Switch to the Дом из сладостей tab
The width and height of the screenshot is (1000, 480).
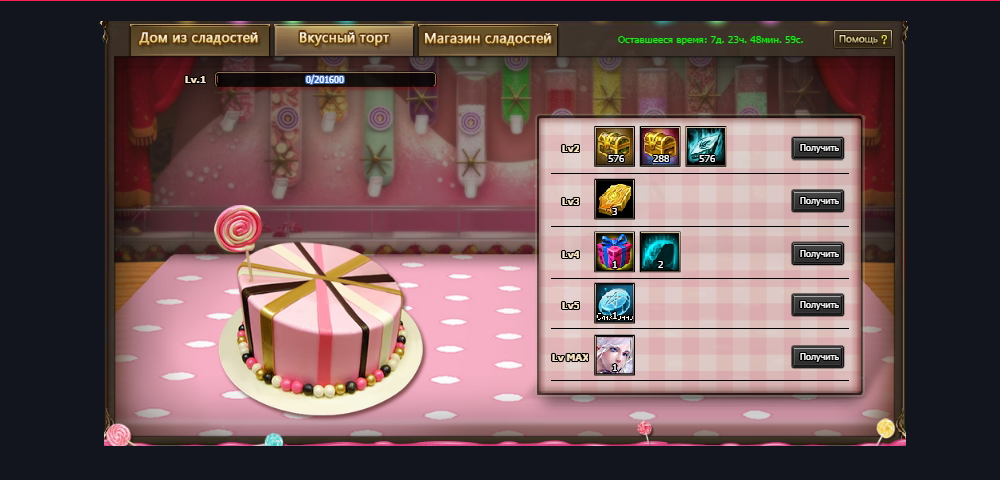coord(199,40)
